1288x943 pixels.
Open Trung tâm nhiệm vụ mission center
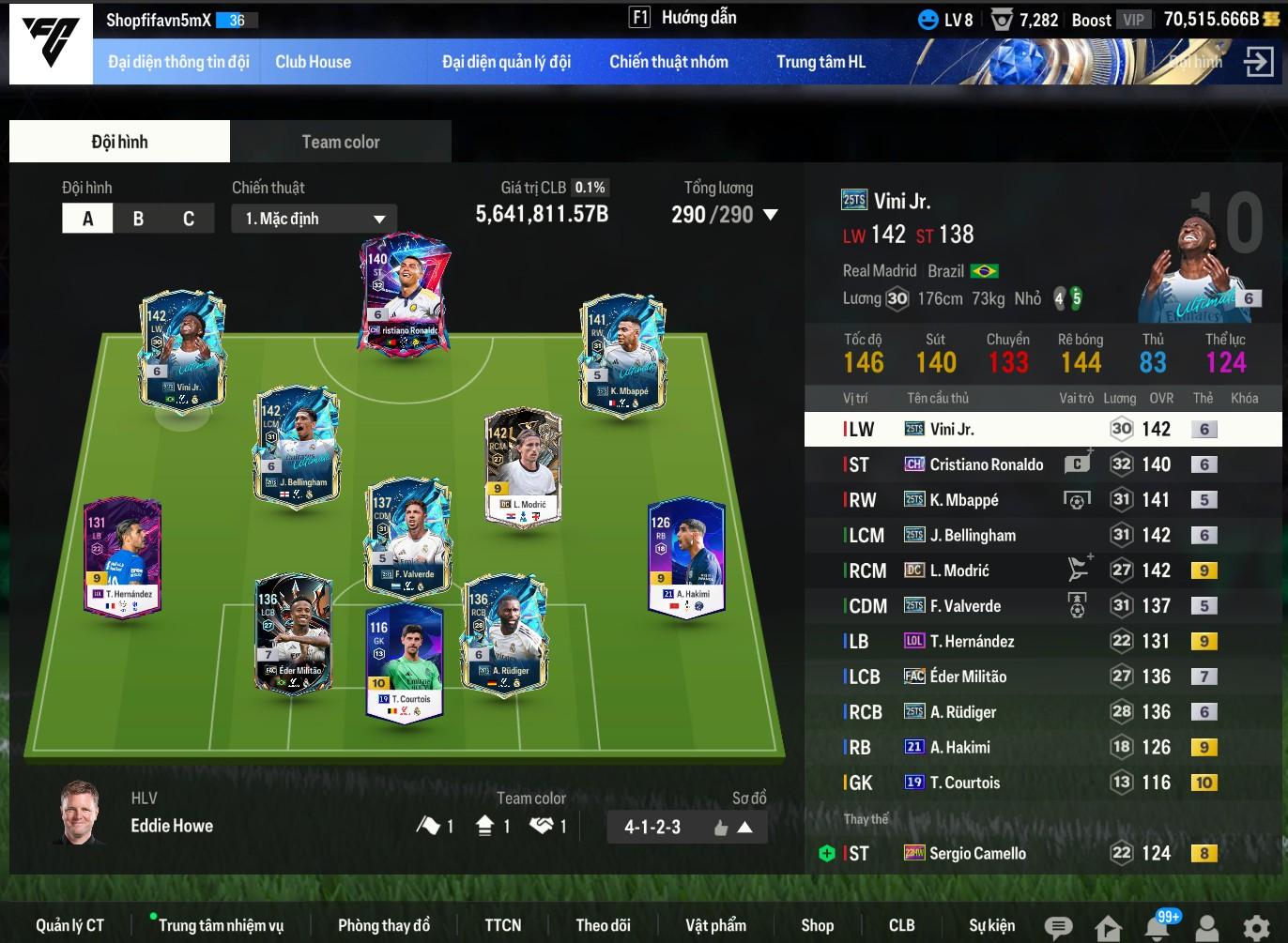click(221, 925)
